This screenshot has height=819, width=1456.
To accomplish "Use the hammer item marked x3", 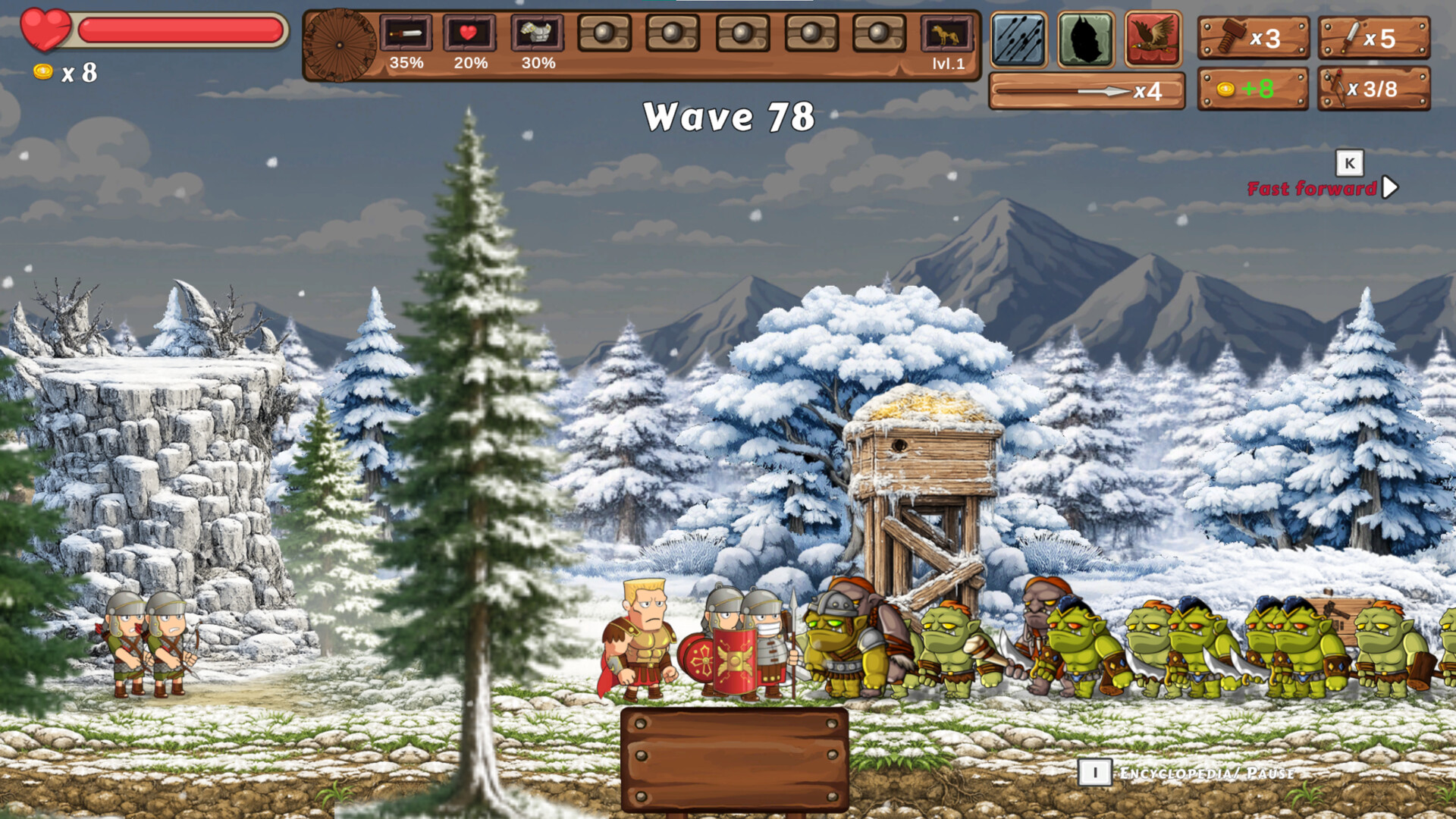I will (x=1252, y=38).
